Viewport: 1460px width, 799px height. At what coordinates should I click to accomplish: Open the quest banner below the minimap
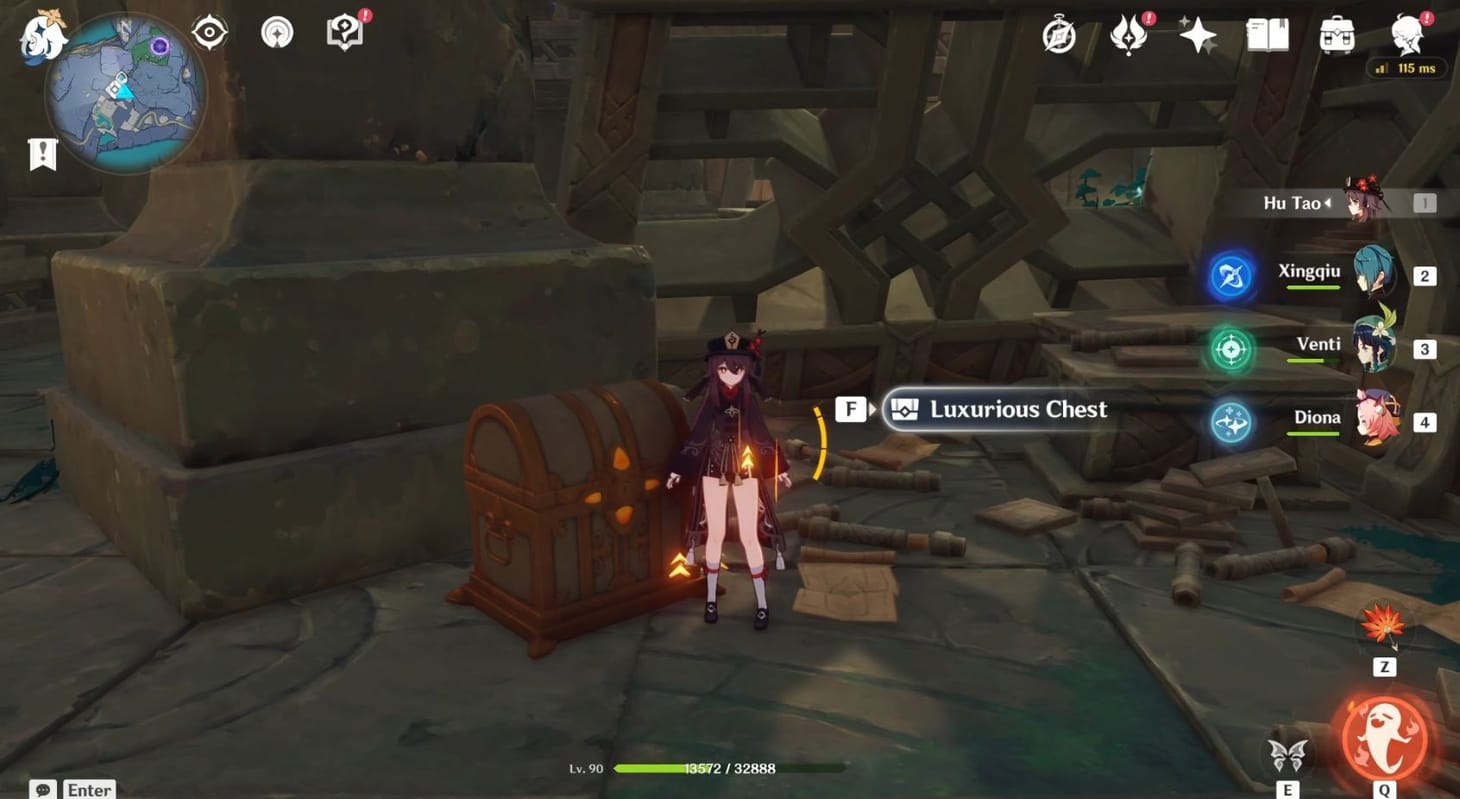[x=42, y=153]
